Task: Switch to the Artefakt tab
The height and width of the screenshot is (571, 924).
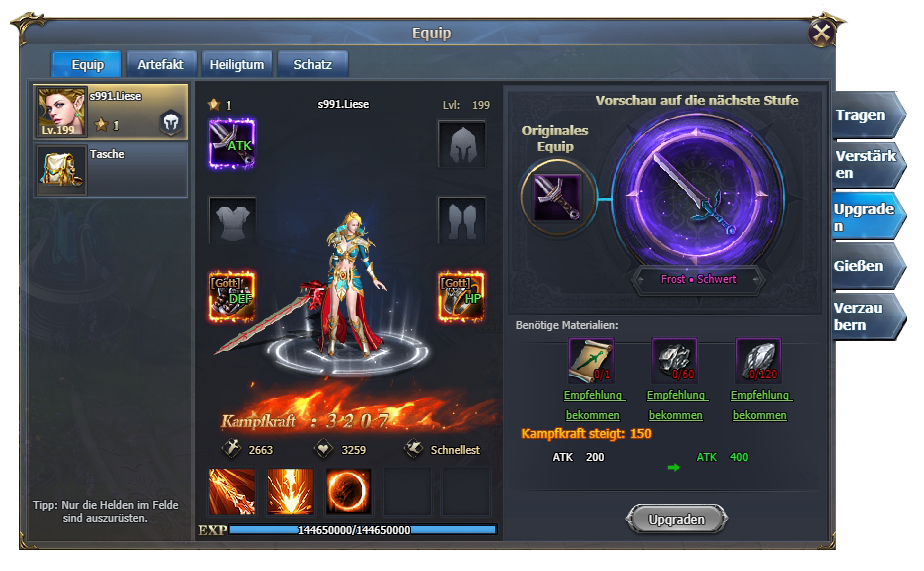Action: tap(160, 65)
